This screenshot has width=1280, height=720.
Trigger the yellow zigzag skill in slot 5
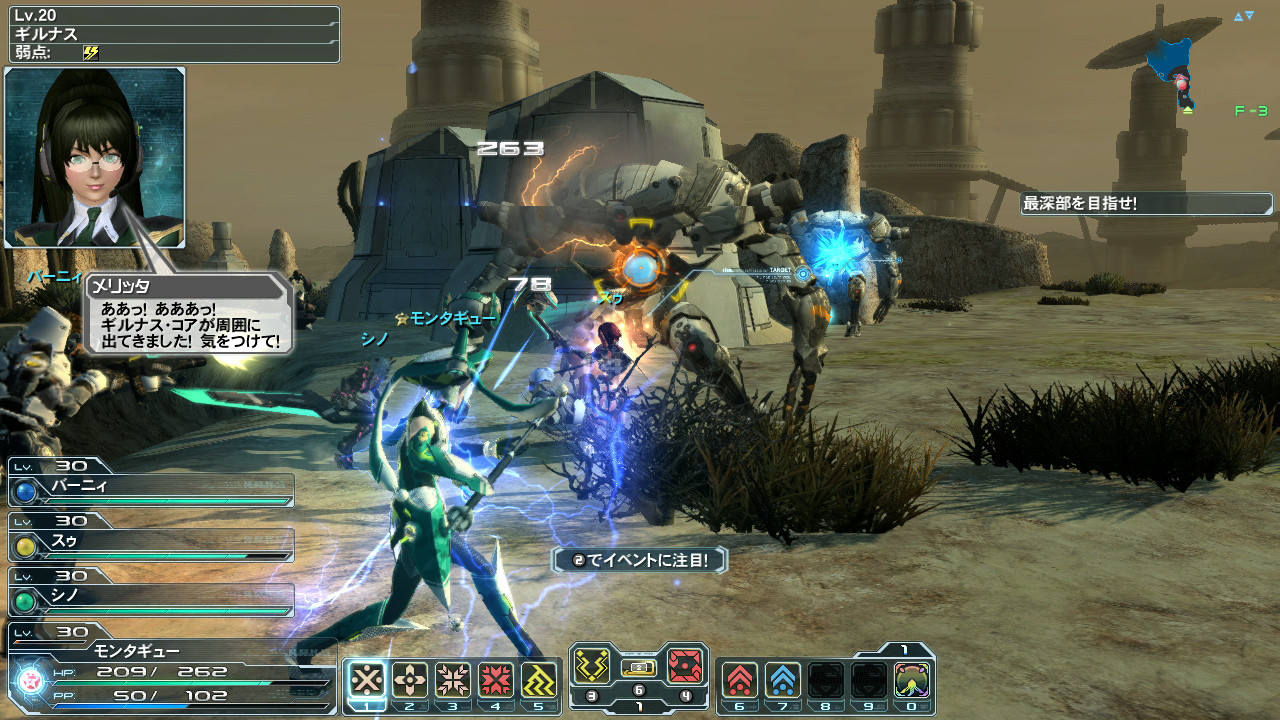coord(539,680)
